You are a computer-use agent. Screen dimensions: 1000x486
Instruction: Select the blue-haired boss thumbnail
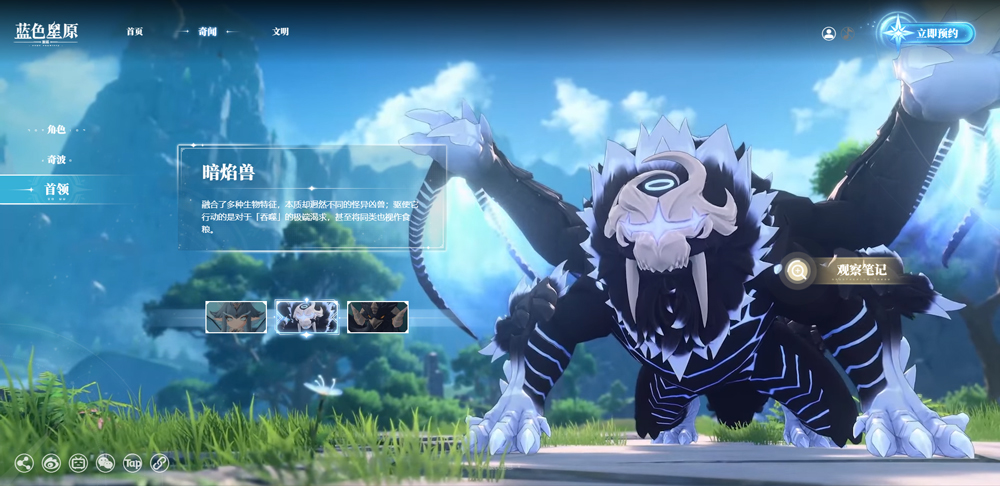pyautogui.click(x=236, y=317)
